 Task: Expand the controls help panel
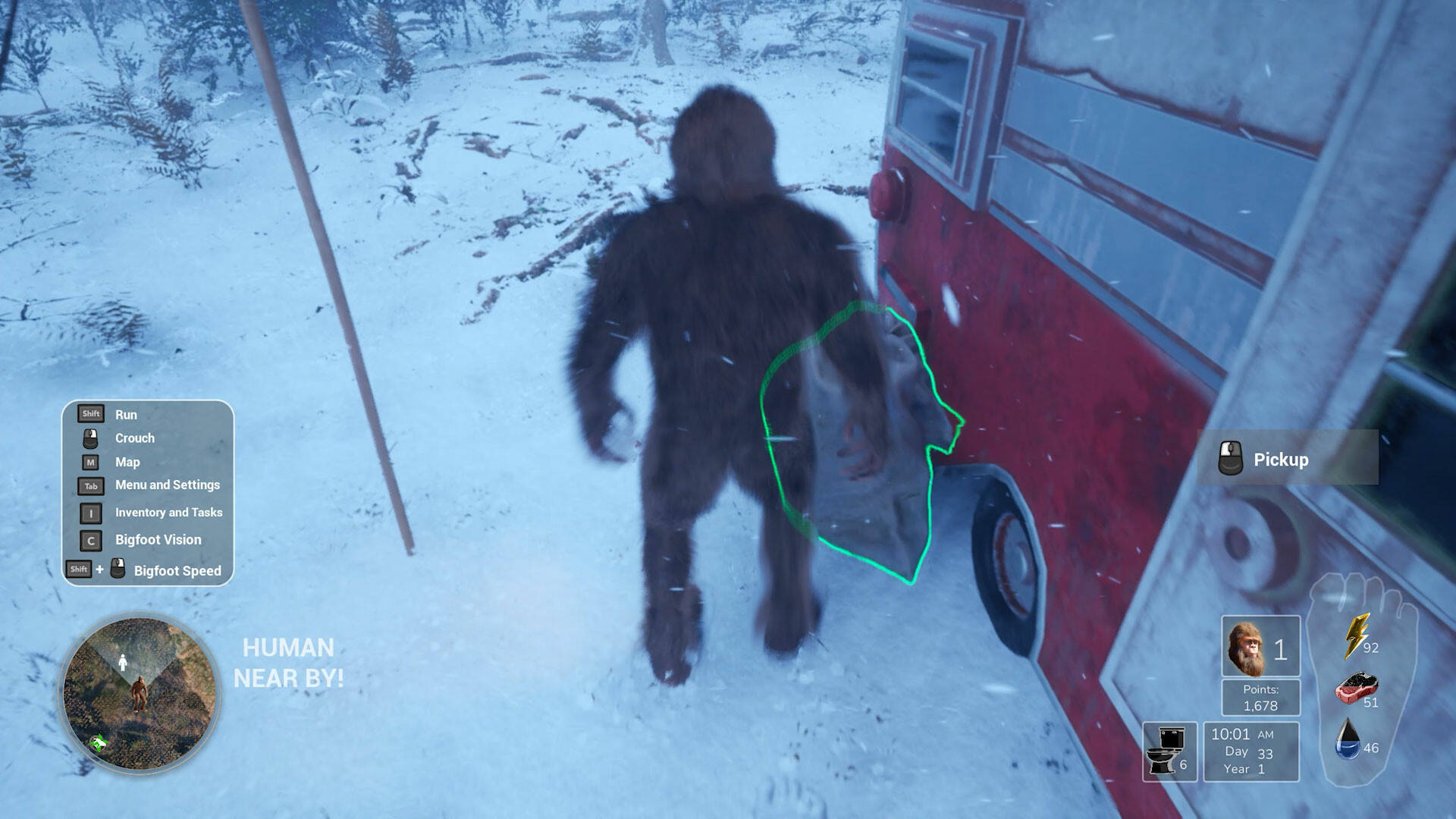click(x=148, y=491)
